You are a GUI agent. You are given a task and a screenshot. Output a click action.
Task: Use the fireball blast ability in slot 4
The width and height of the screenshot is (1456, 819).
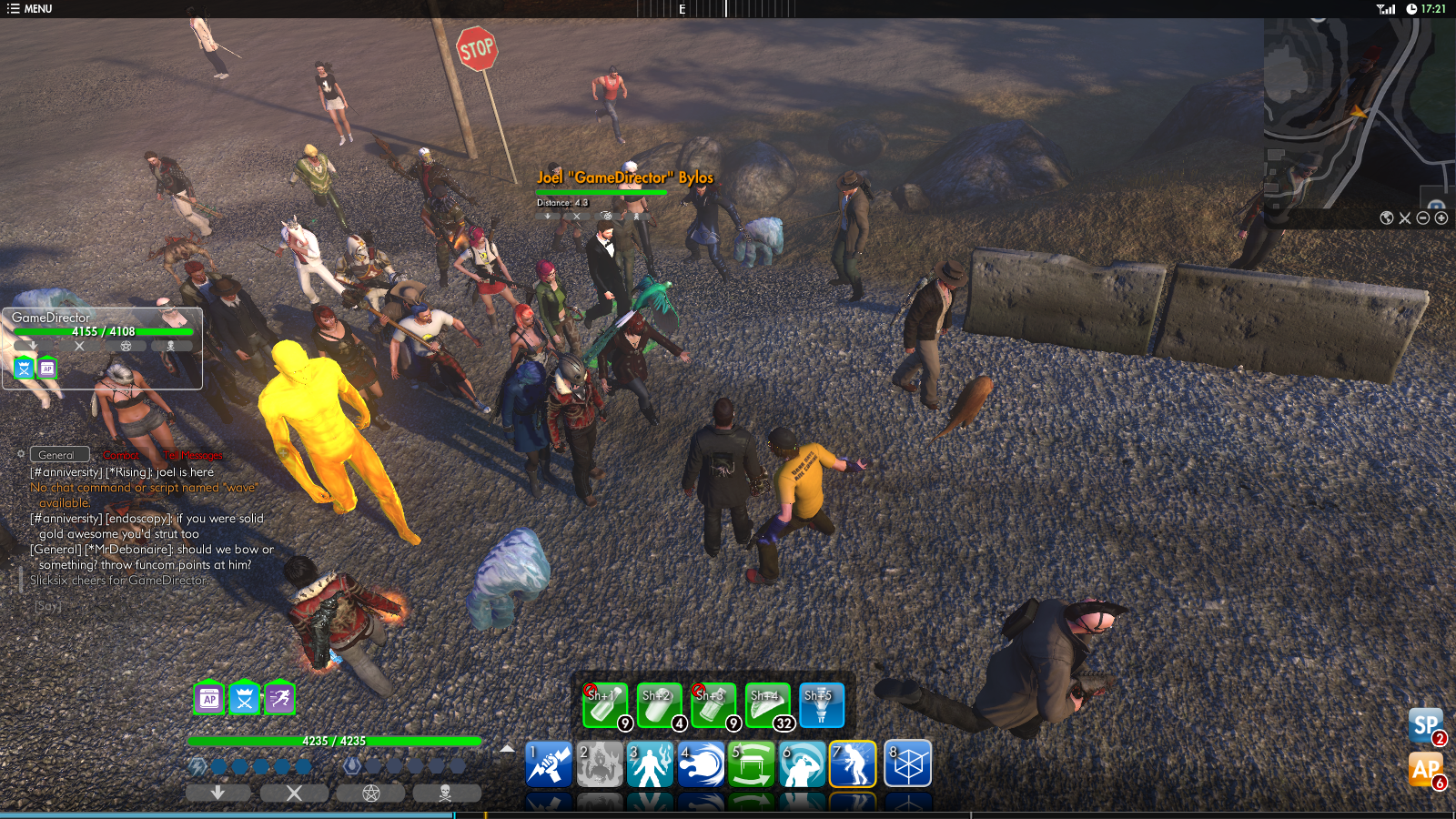point(701,763)
